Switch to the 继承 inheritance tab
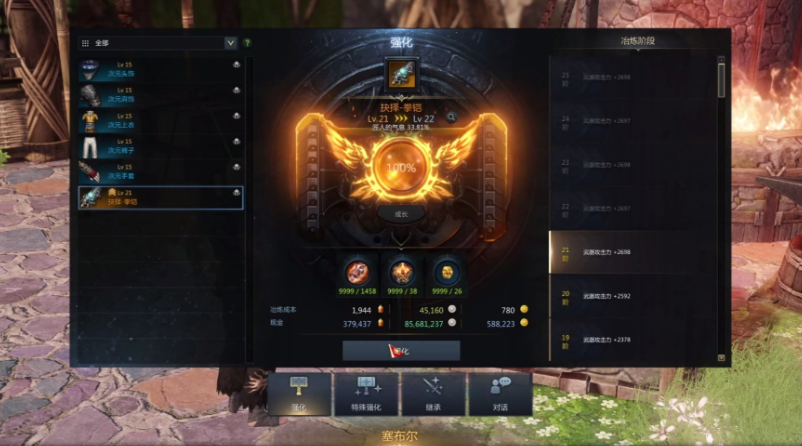802x446 pixels. click(433, 393)
